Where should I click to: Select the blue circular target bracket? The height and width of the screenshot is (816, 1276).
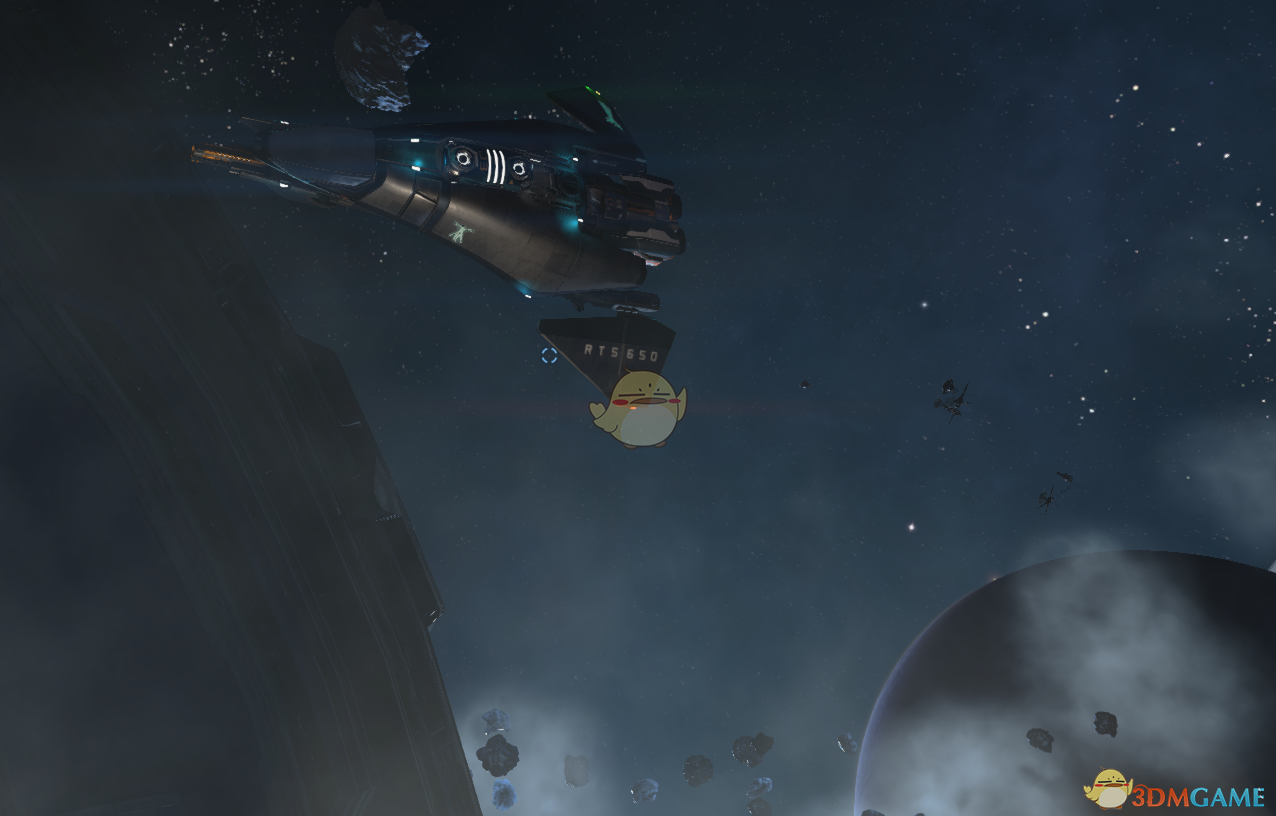(549, 355)
